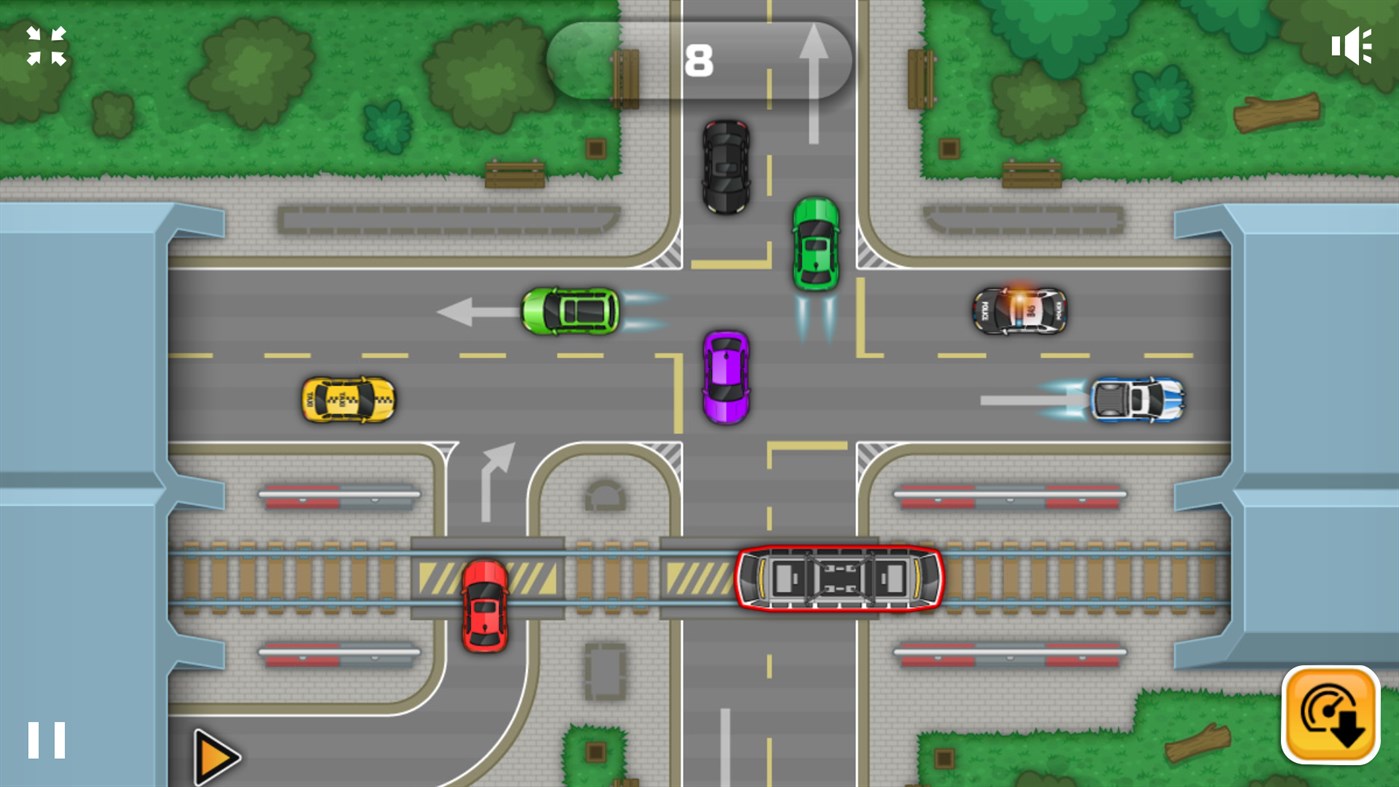The height and width of the screenshot is (787, 1399).
Task: Stop the police car with flashing lights
Action: 1021,310
